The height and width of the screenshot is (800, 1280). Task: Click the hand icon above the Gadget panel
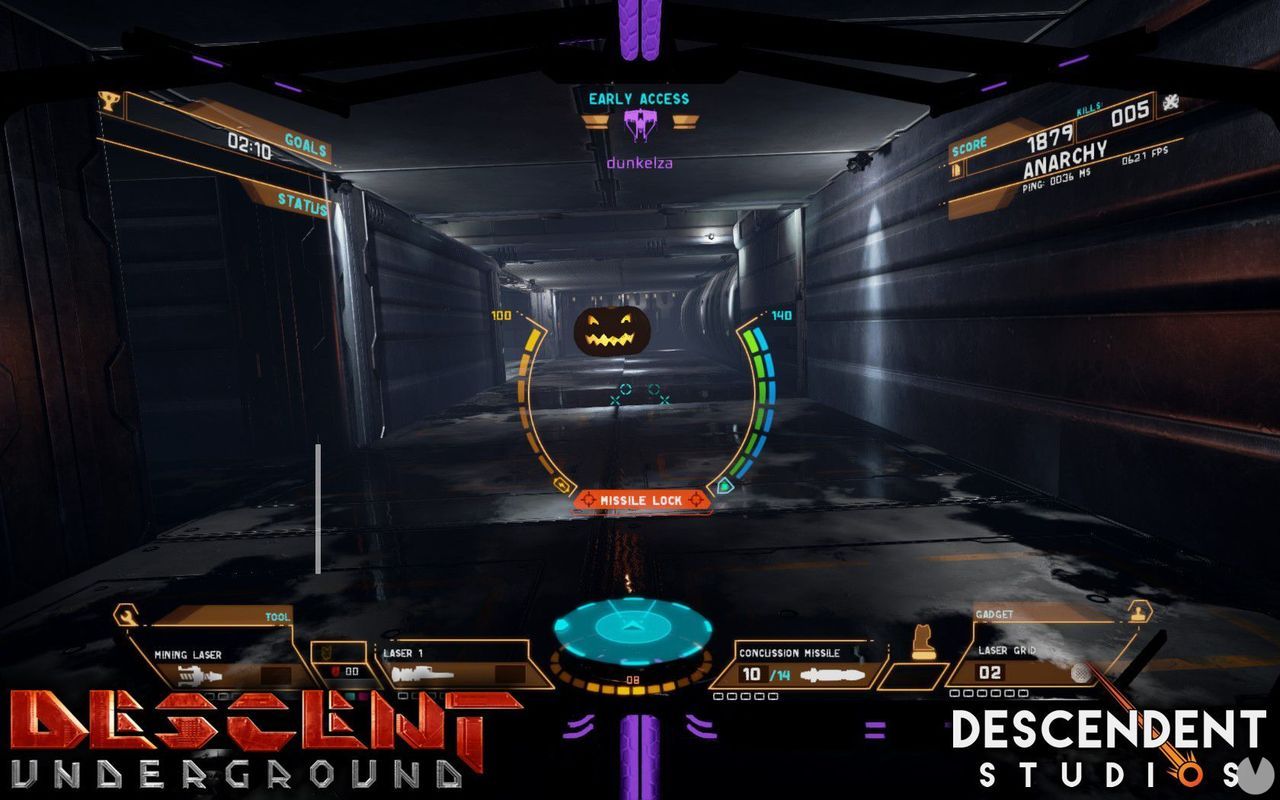click(1138, 613)
